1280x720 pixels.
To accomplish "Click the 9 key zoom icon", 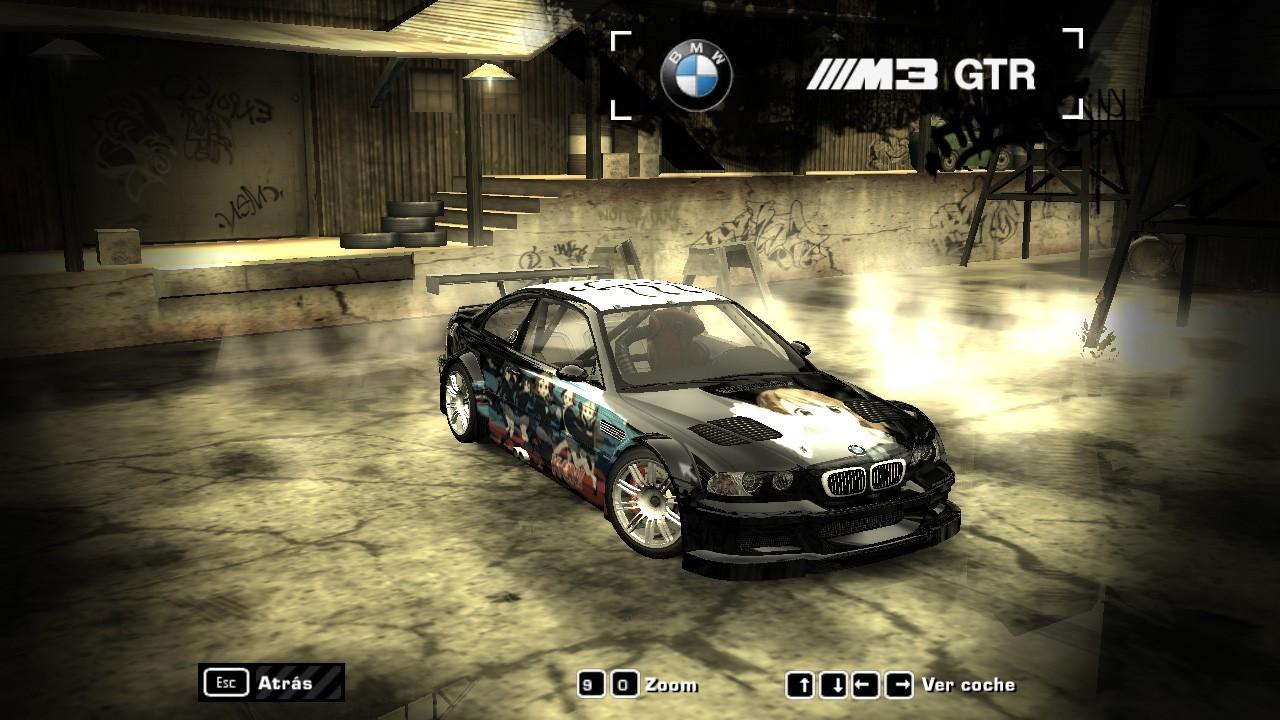I will click(592, 685).
